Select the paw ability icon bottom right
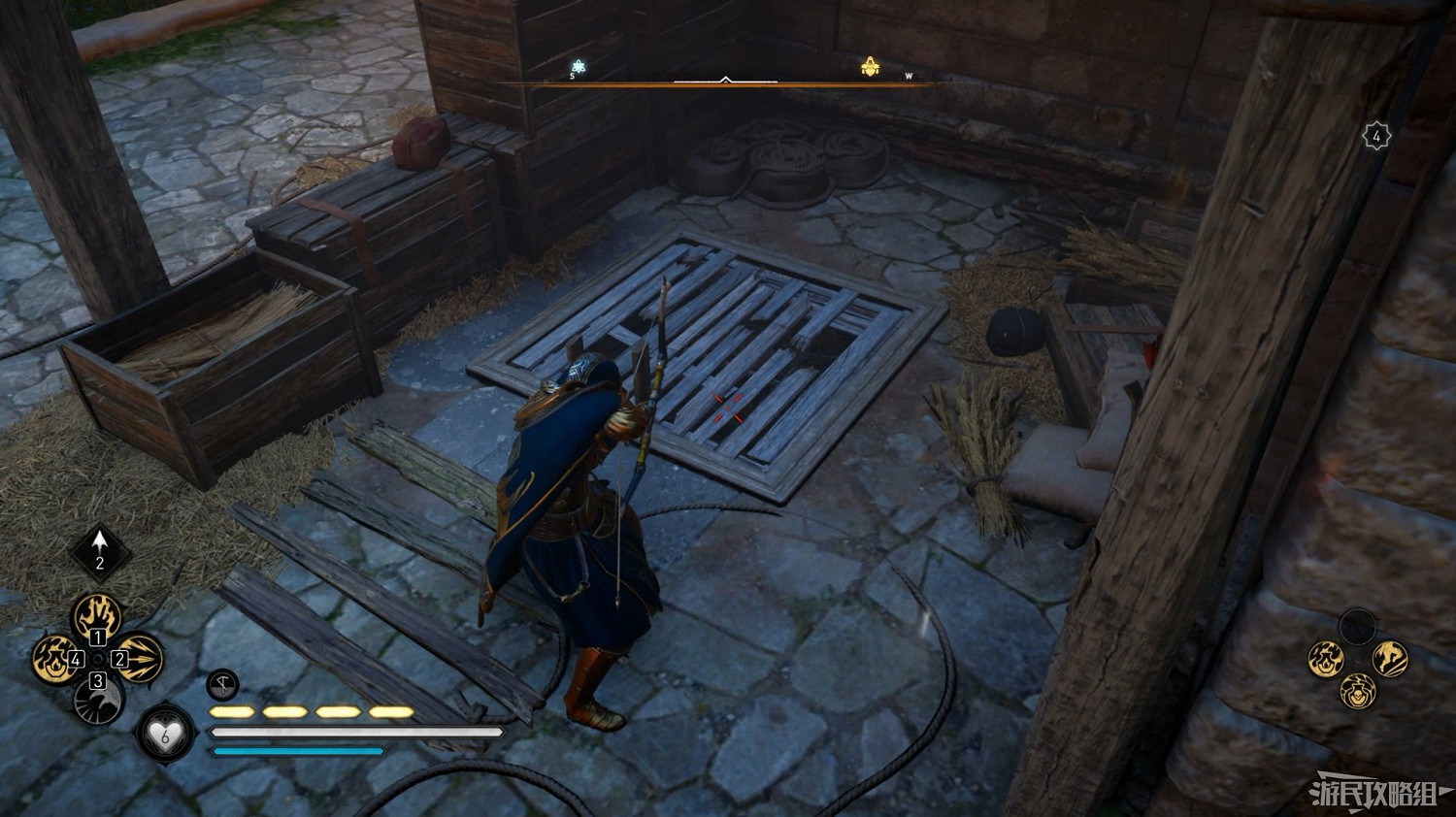This screenshot has height=817, width=1456. (1325, 658)
